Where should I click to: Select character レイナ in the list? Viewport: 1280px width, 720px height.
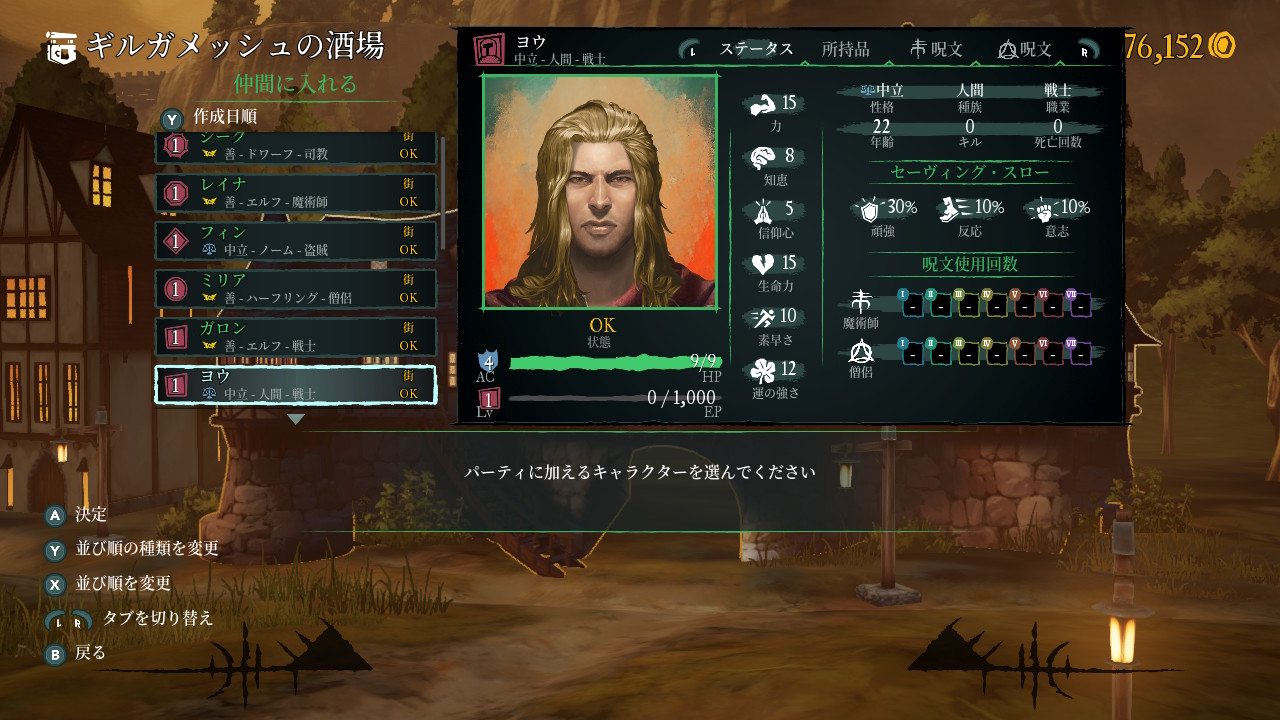click(295, 192)
